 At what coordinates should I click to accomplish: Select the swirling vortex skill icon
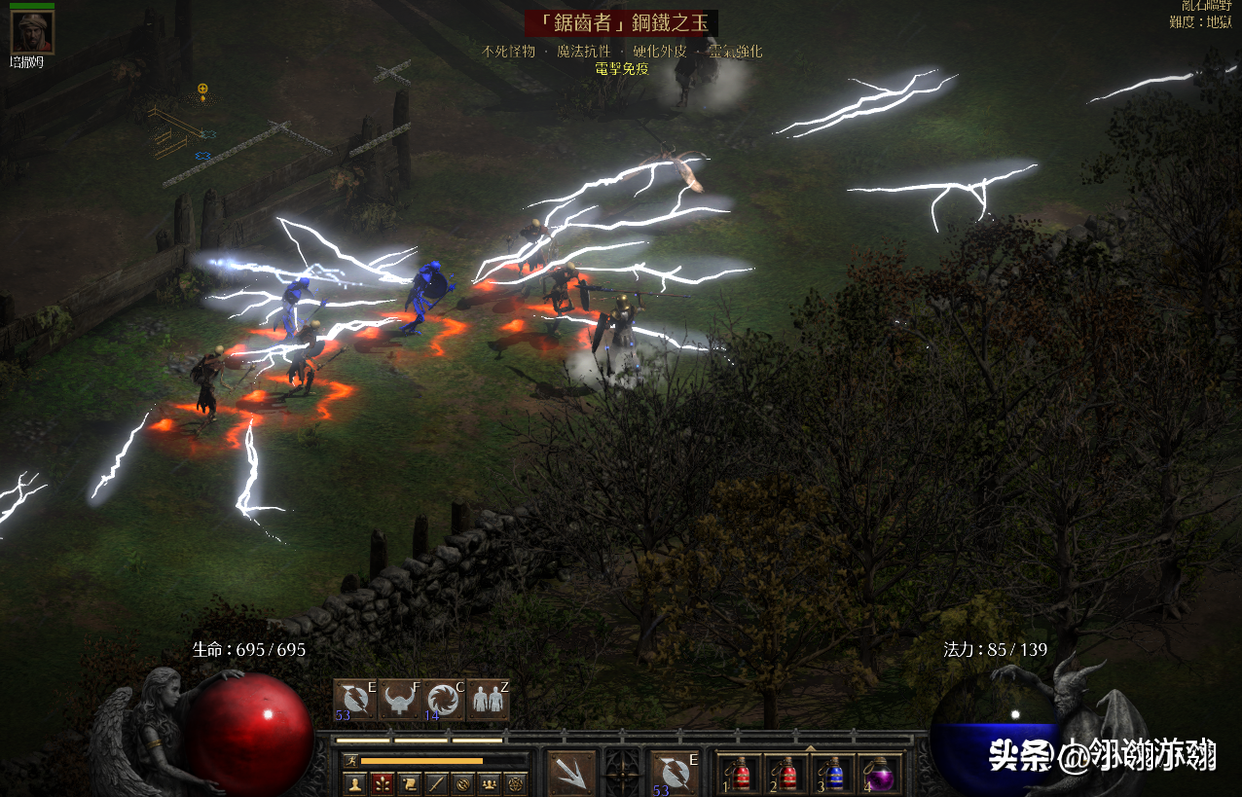[x=444, y=699]
